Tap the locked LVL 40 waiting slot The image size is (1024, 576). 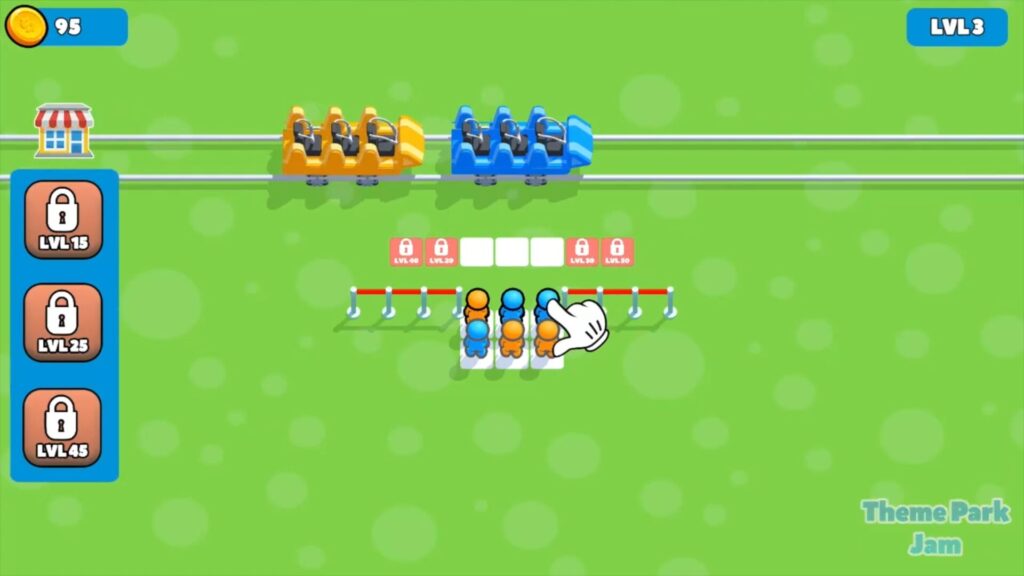tap(406, 251)
